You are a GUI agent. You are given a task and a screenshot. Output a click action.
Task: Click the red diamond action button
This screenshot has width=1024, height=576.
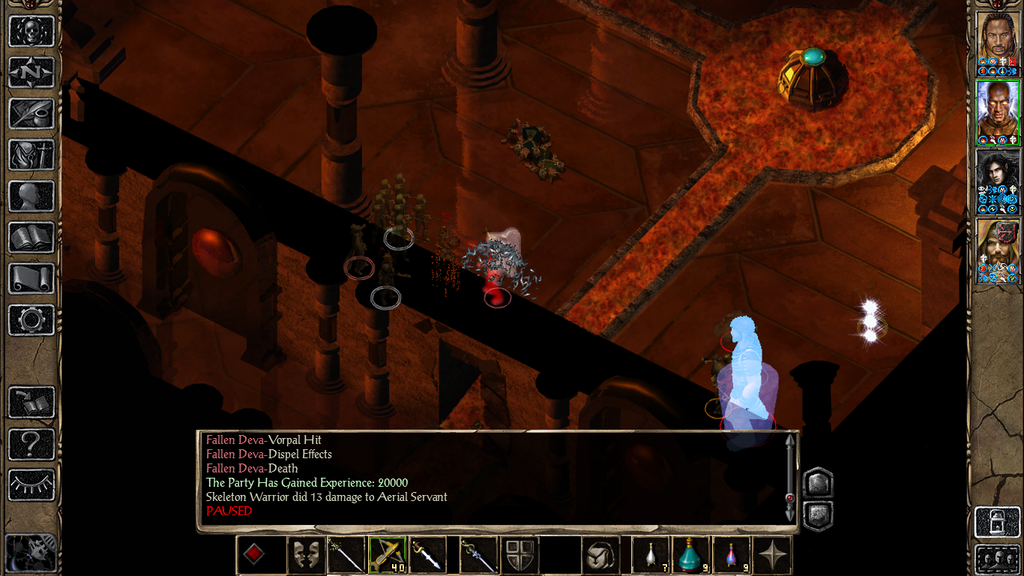click(255, 555)
